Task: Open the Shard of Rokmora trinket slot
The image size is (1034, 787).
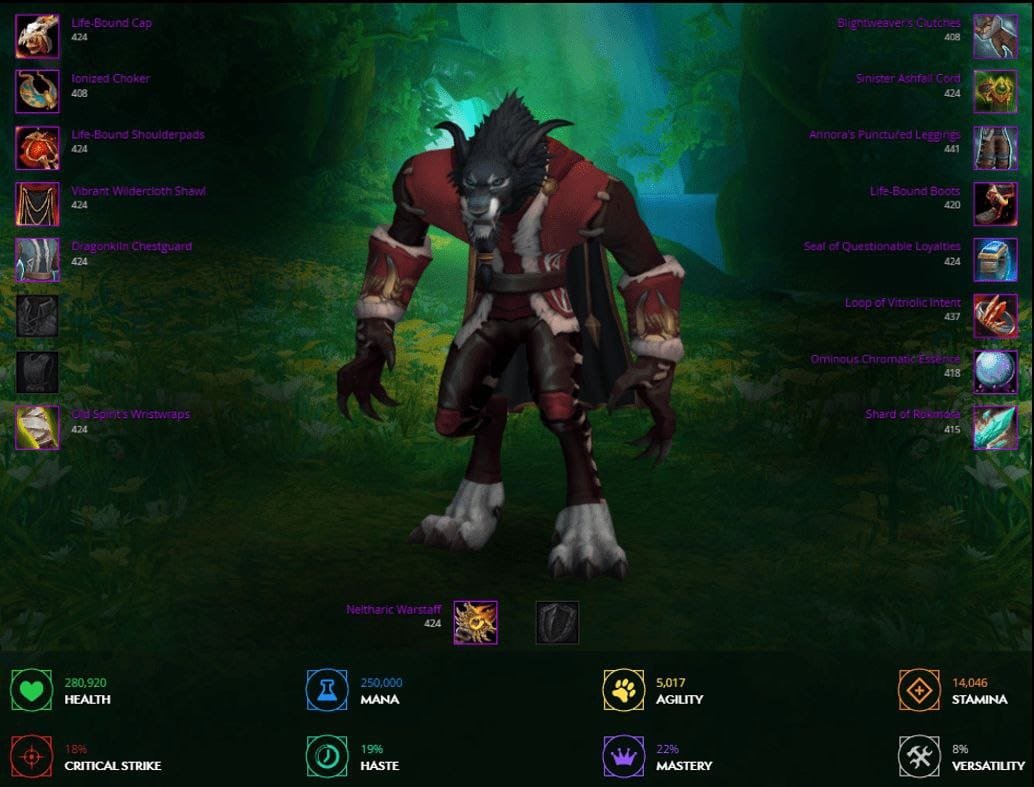Action: (995, 427)
